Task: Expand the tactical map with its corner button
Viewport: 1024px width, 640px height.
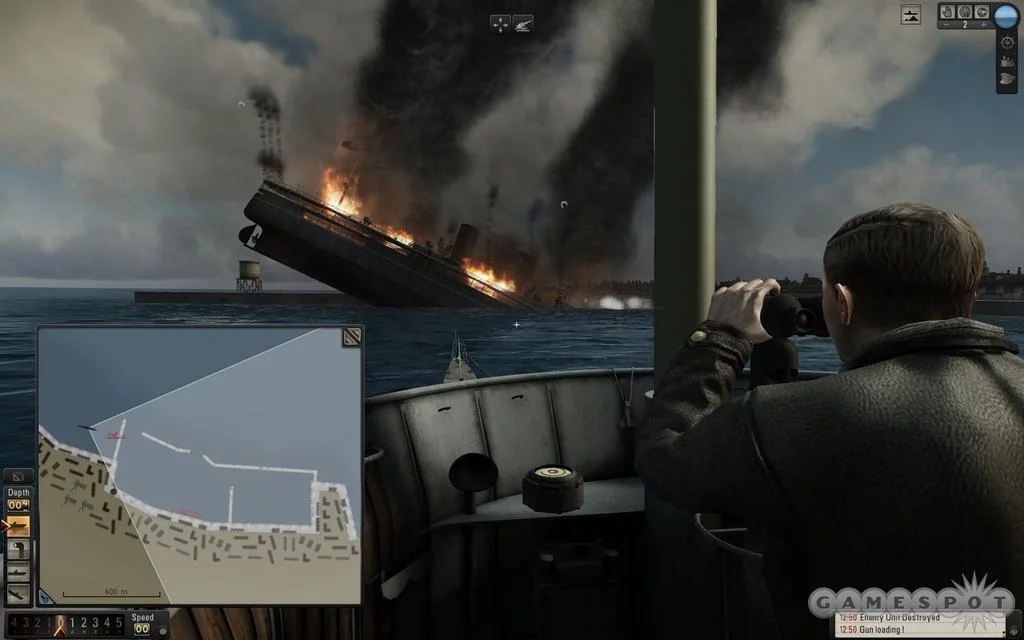Action: (x=351, y=337)
